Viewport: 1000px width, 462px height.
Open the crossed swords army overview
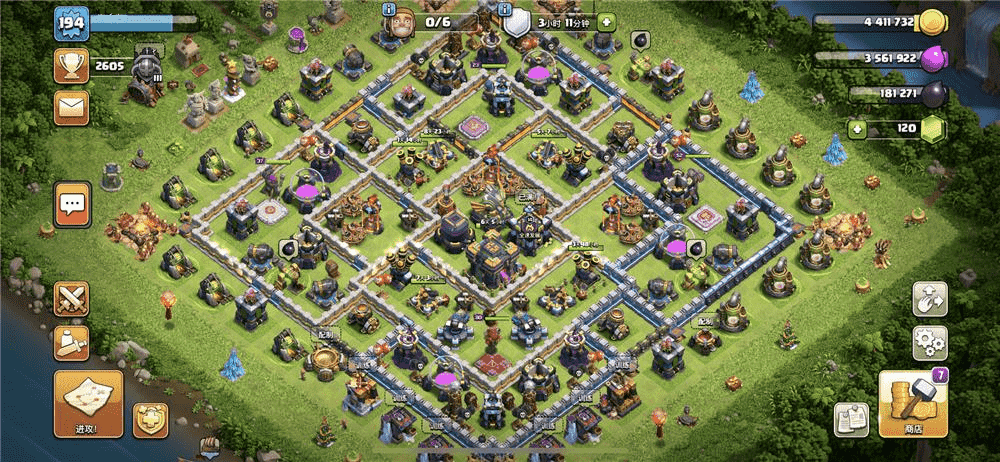point(71,298)
